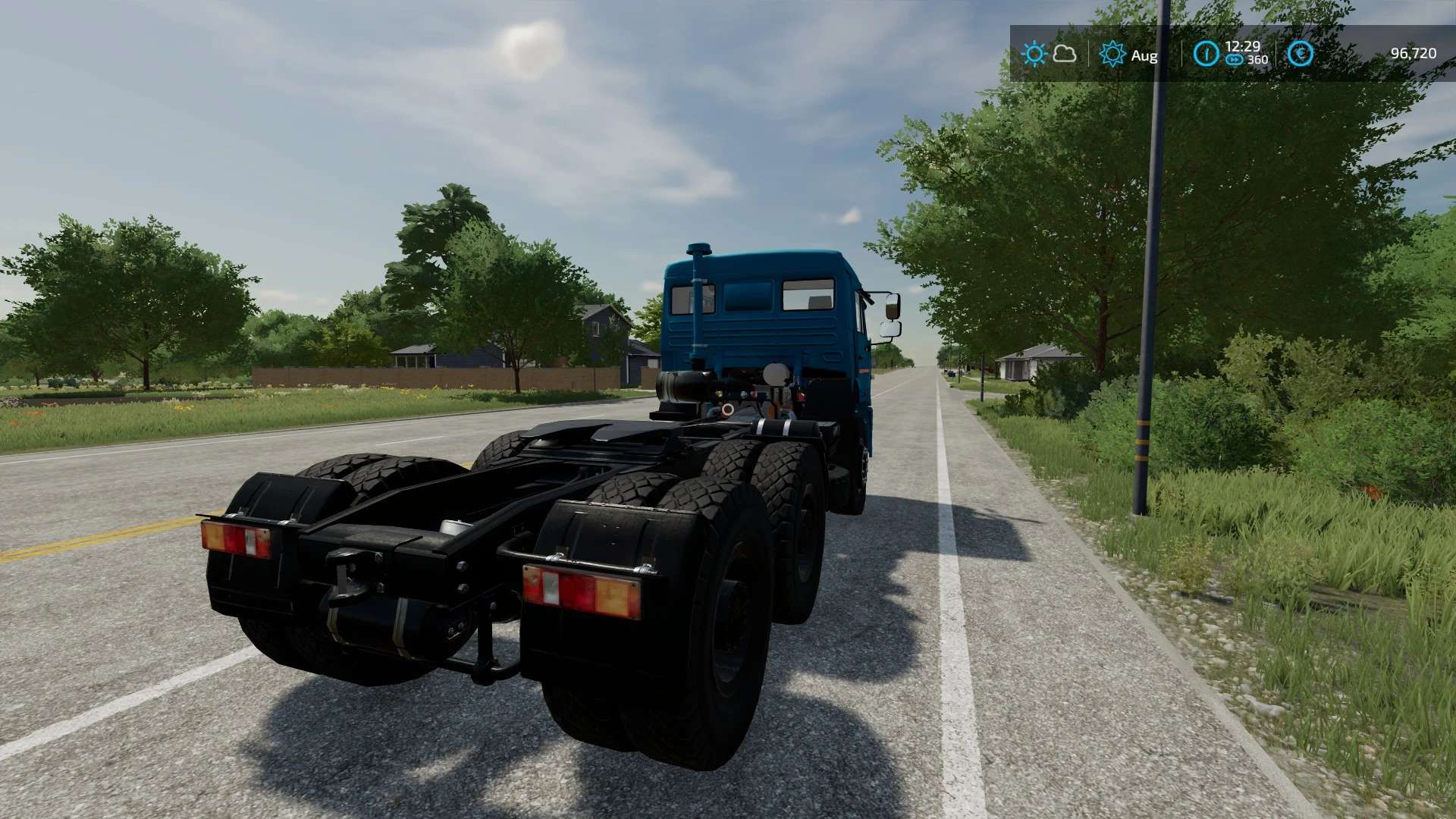Click the blue clock icon

(x=1206, y=54)
